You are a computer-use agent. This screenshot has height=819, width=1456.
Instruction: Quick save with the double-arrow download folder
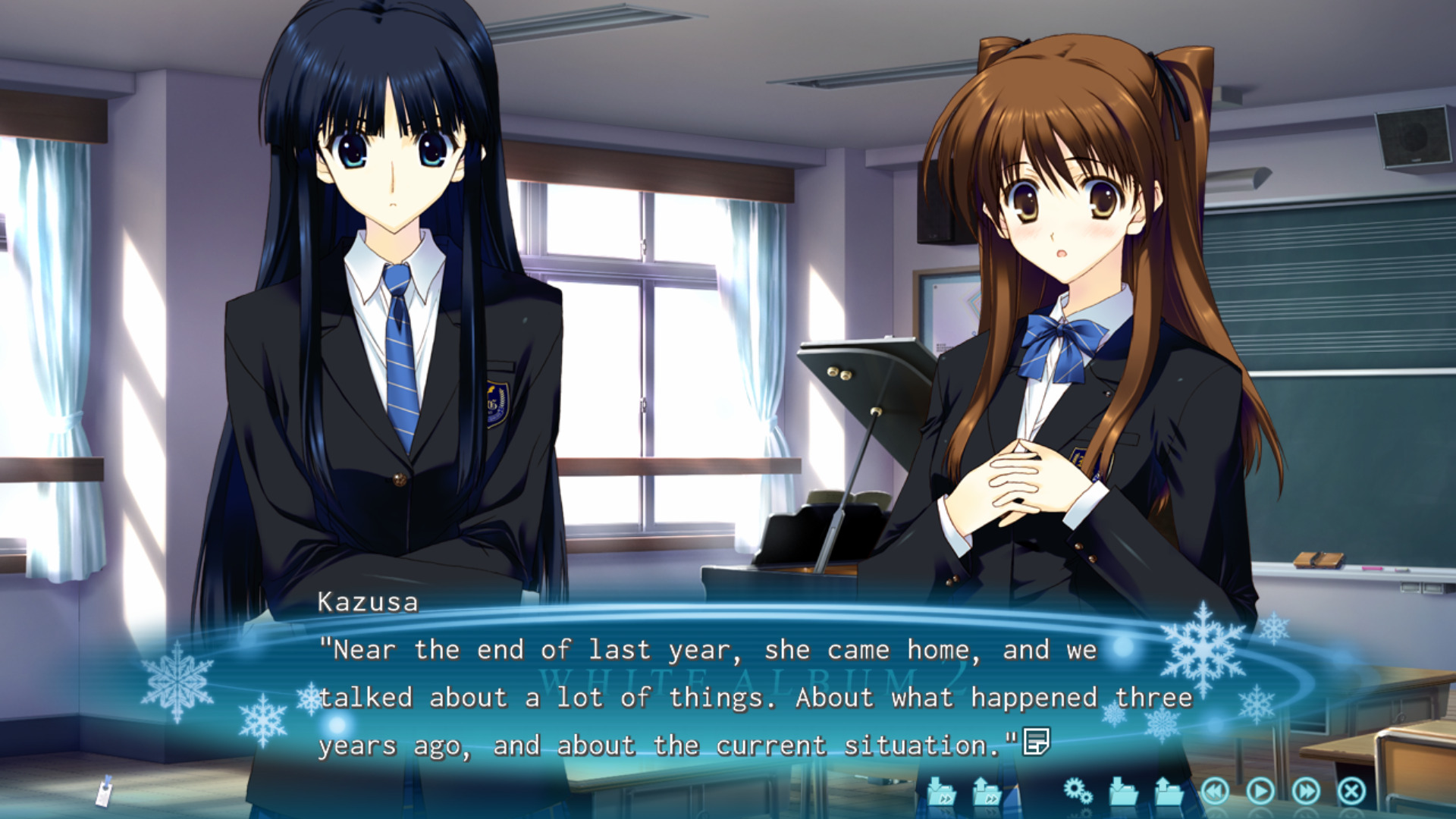941,792
